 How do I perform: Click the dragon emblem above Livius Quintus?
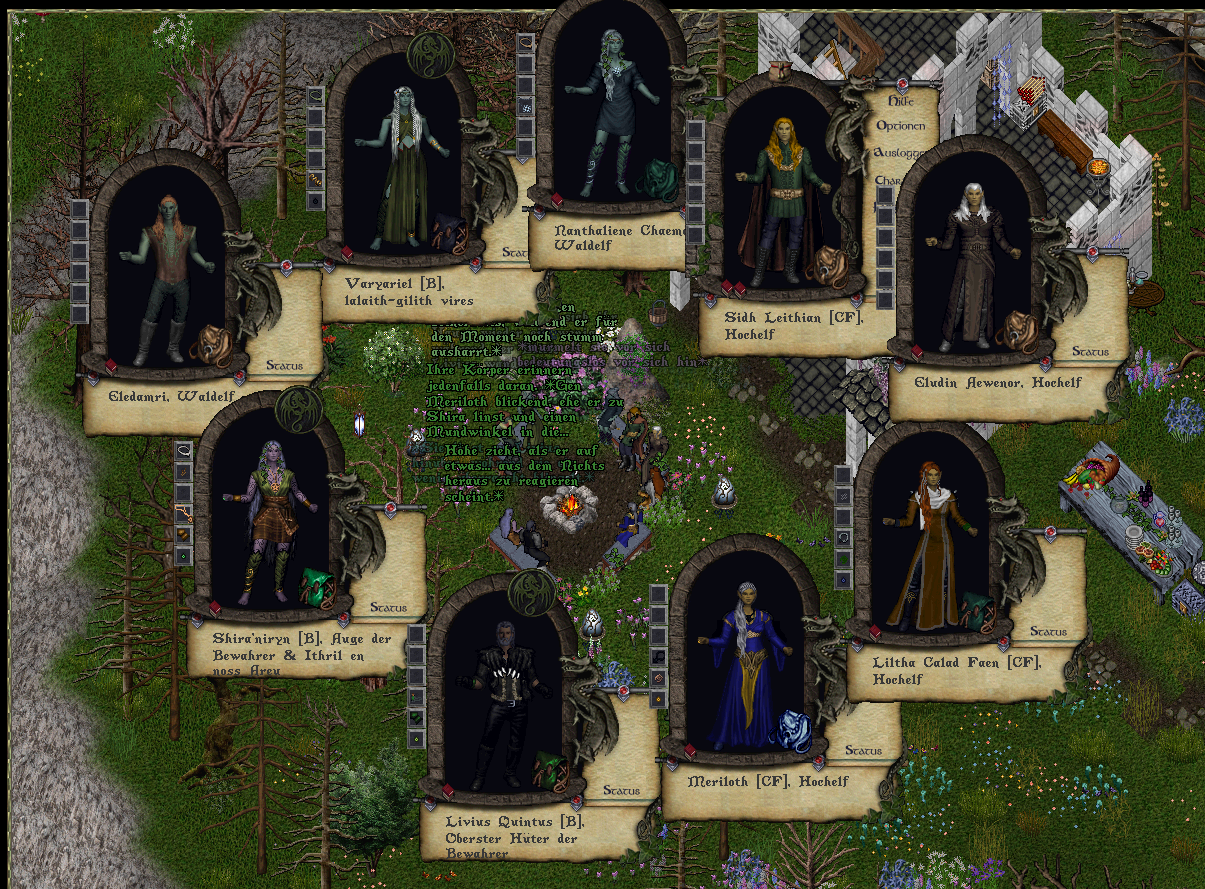531,590
